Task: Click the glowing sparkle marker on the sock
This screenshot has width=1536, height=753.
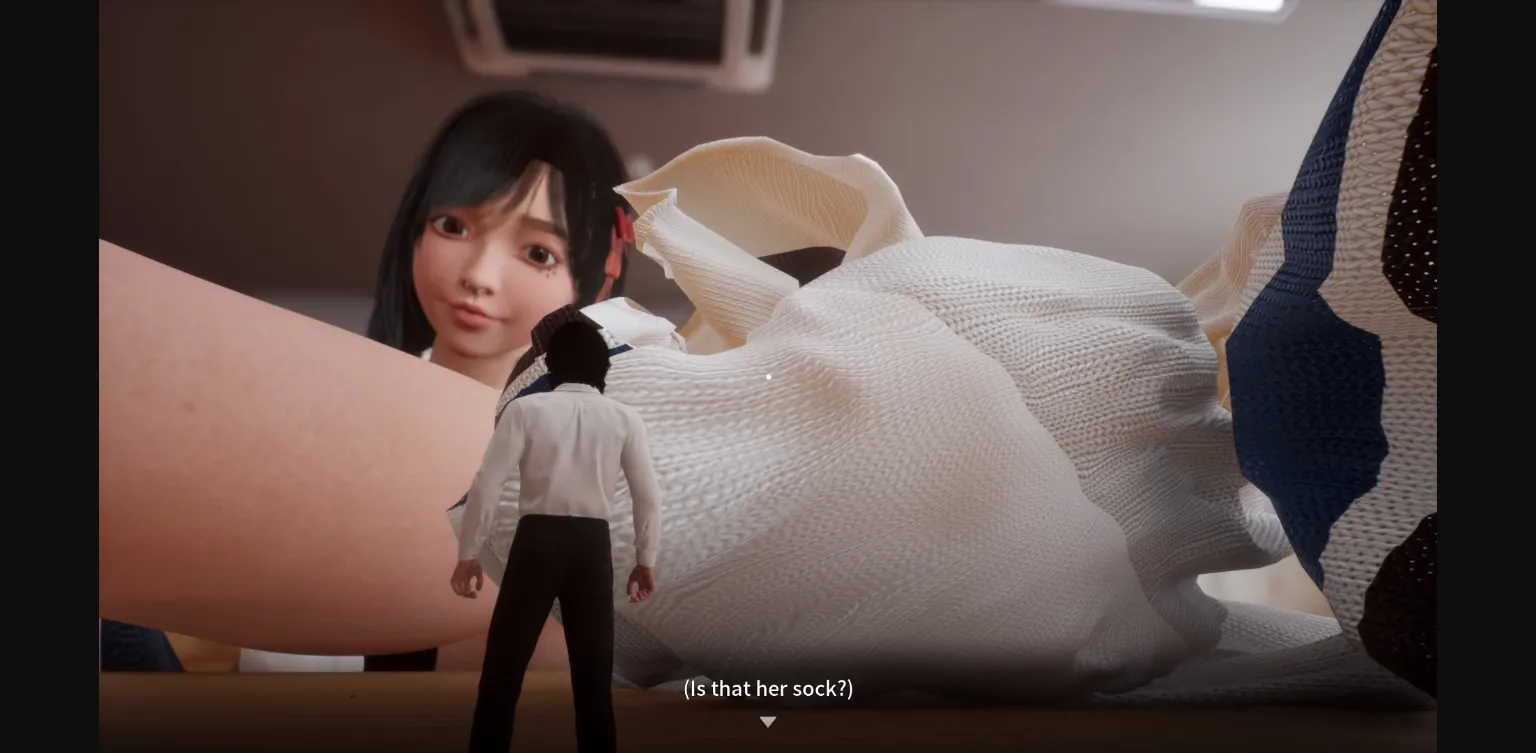Action: click(x=768, y=377)
